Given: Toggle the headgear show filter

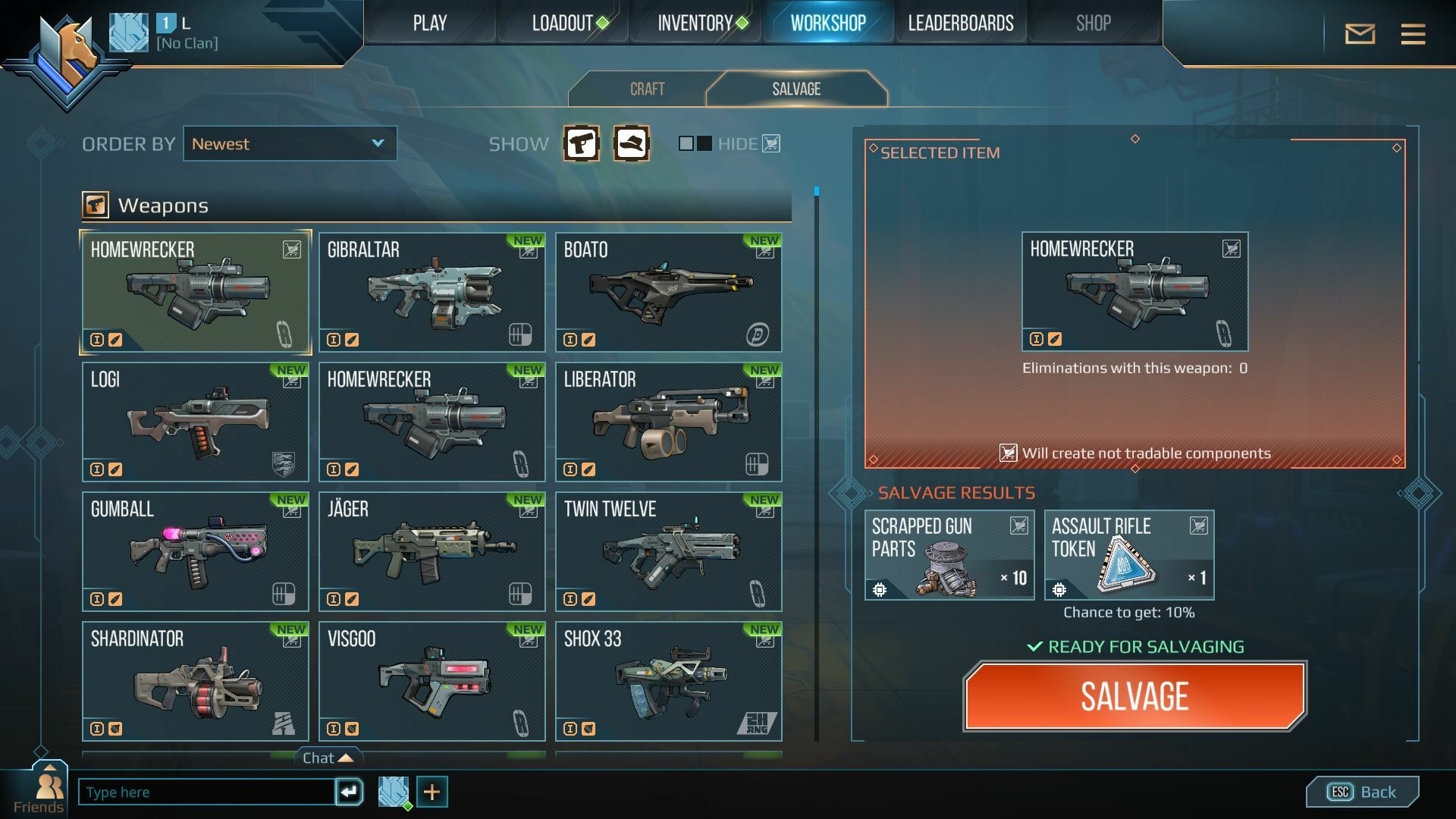Looking at the screenshot, I should coord(631,143).
